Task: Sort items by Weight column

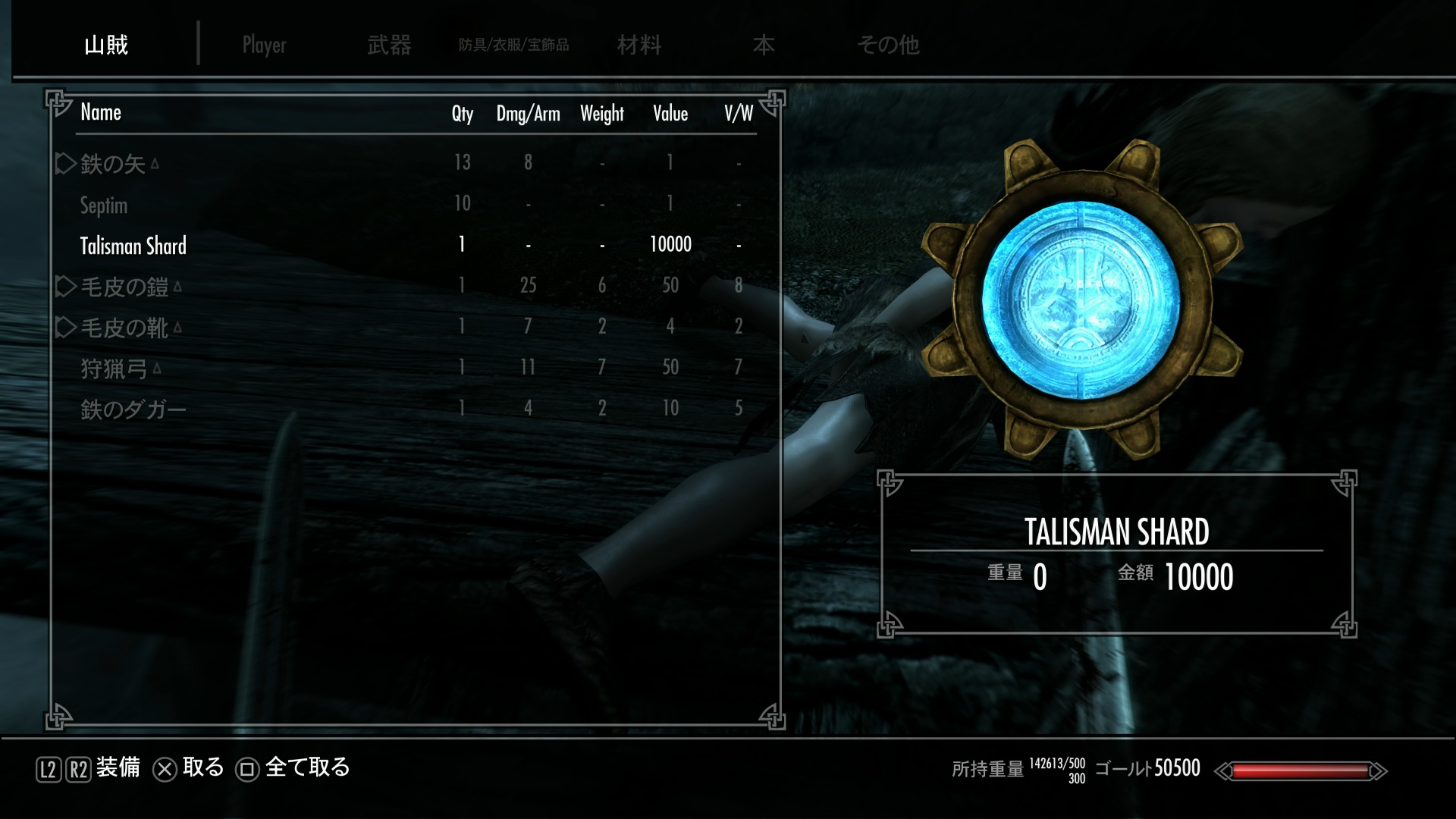Action: tap(602, 114)
